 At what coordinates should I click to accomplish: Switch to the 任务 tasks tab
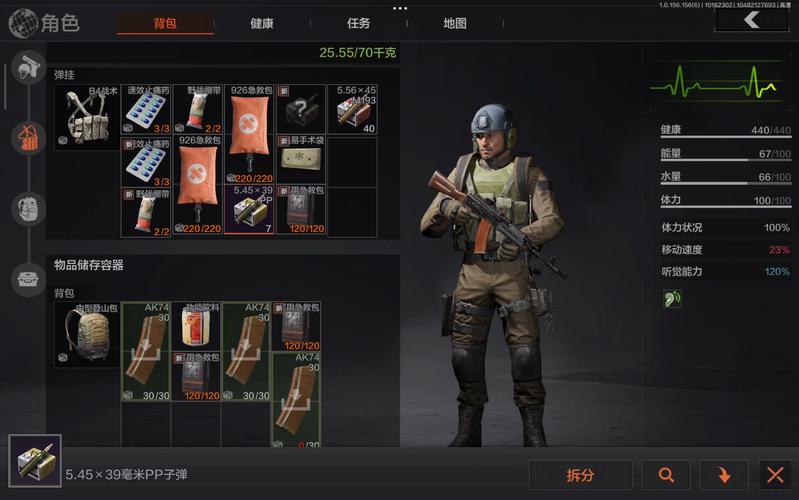pos(358,23)
